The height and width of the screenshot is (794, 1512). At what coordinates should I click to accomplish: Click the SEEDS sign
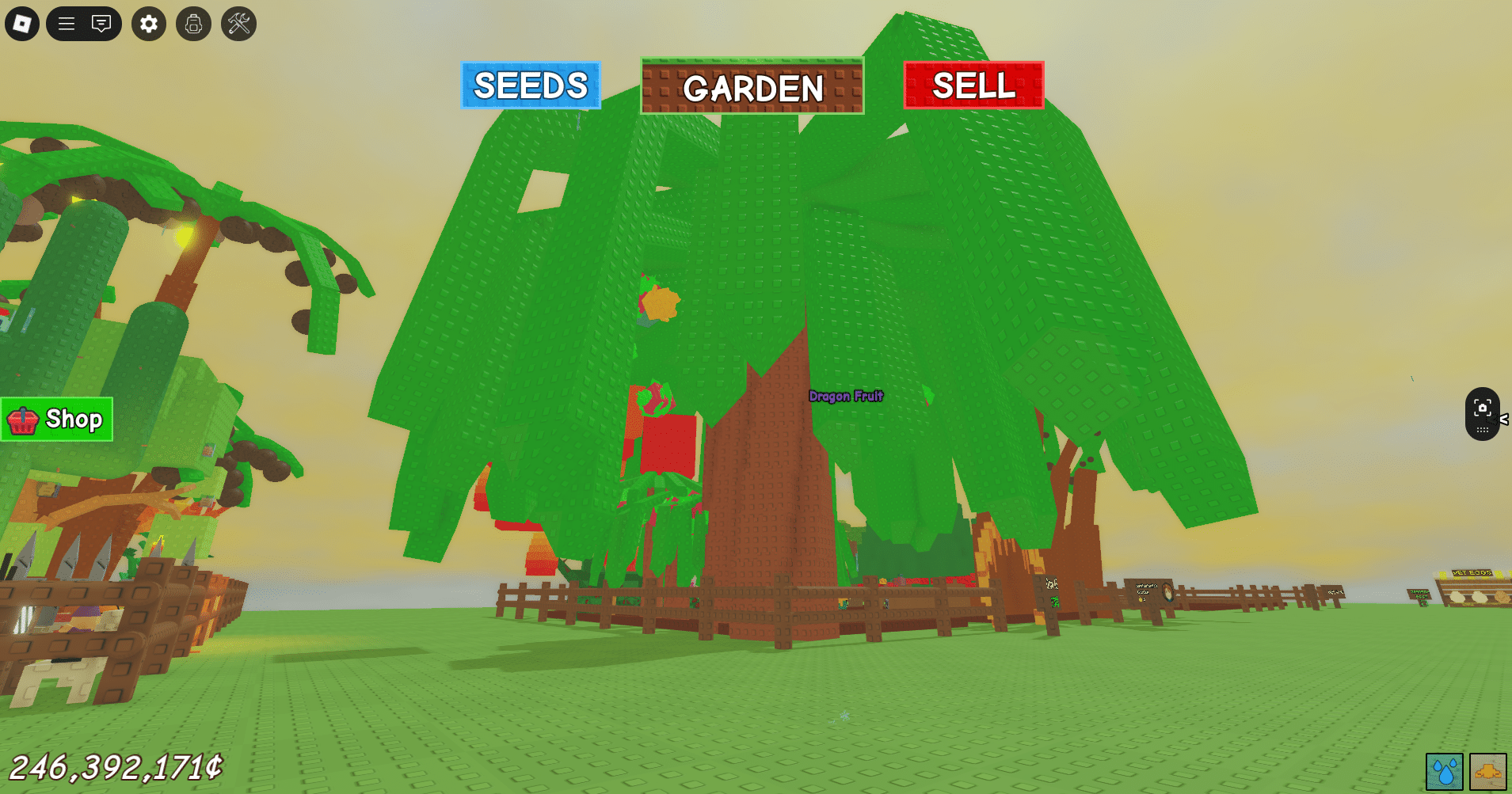[530, 85]
